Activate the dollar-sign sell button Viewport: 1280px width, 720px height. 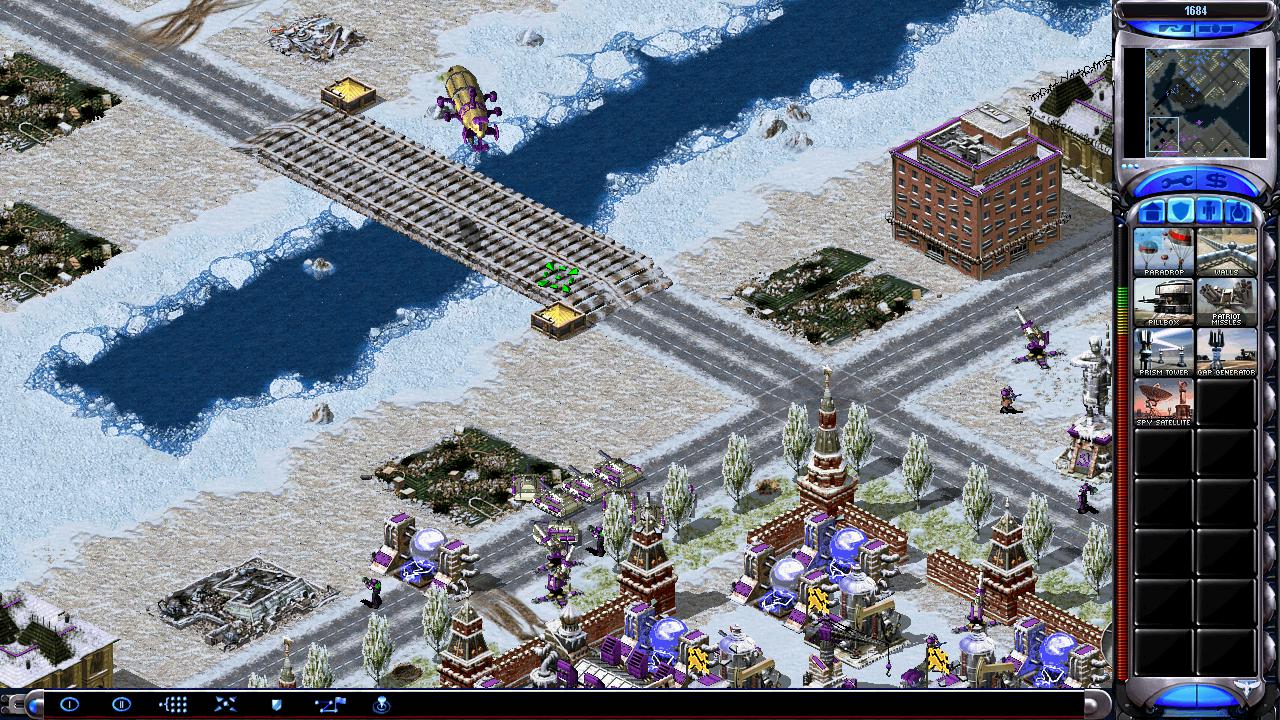1218,181
